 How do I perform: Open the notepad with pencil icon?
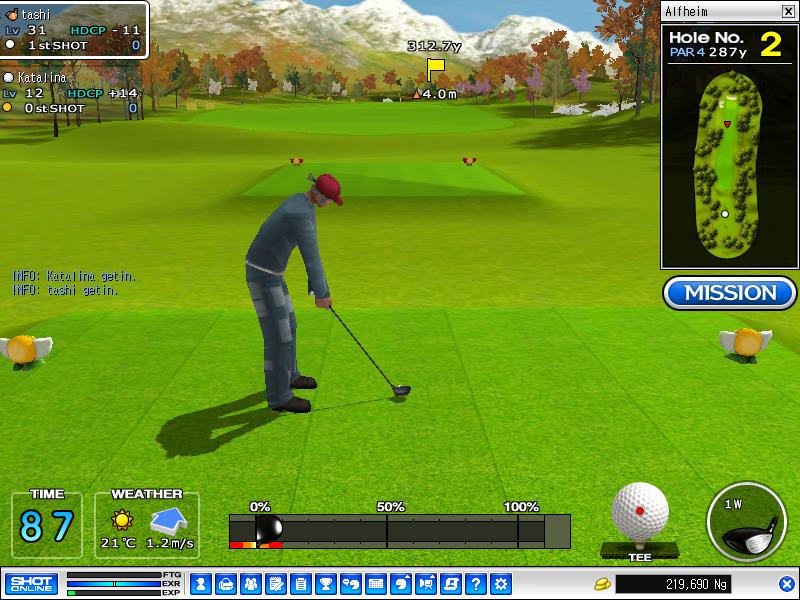point(275,583)
